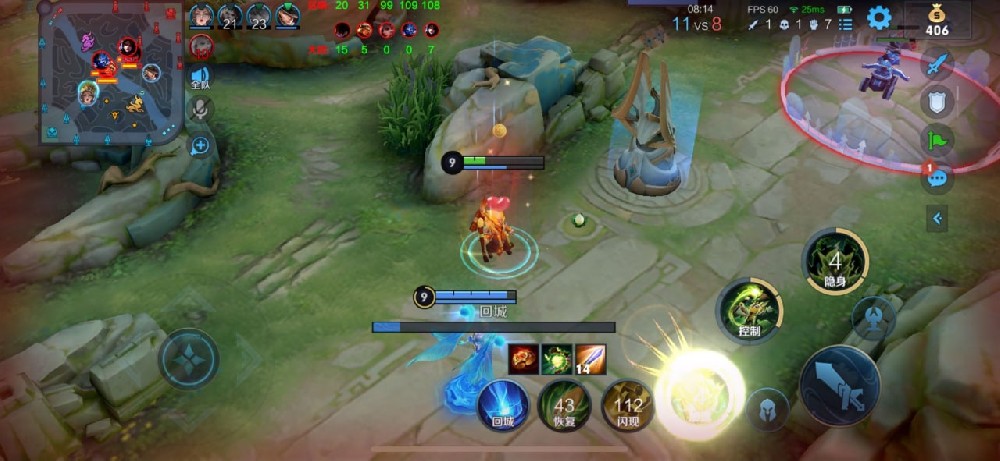Tap the tower-targeting attack button
Image resolution: width=1000 pixels, height=461 pixels.
tap(873, 317)
